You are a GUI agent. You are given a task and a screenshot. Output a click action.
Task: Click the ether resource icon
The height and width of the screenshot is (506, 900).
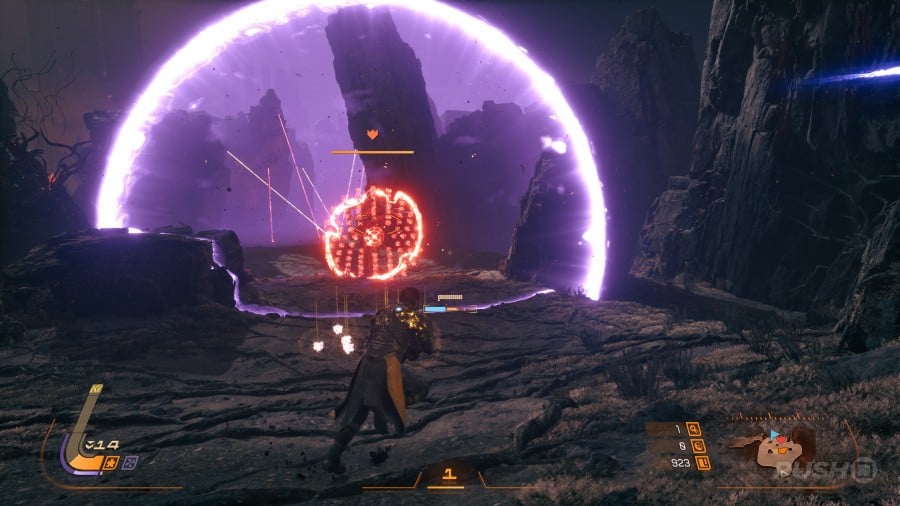pos(694,446)
